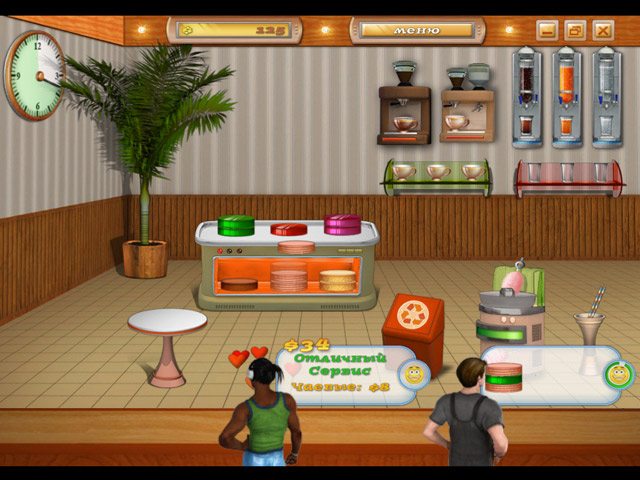
Task: Discard the item in the orange recycle bin
Action: pyautogui.click(x=412, y=322)
